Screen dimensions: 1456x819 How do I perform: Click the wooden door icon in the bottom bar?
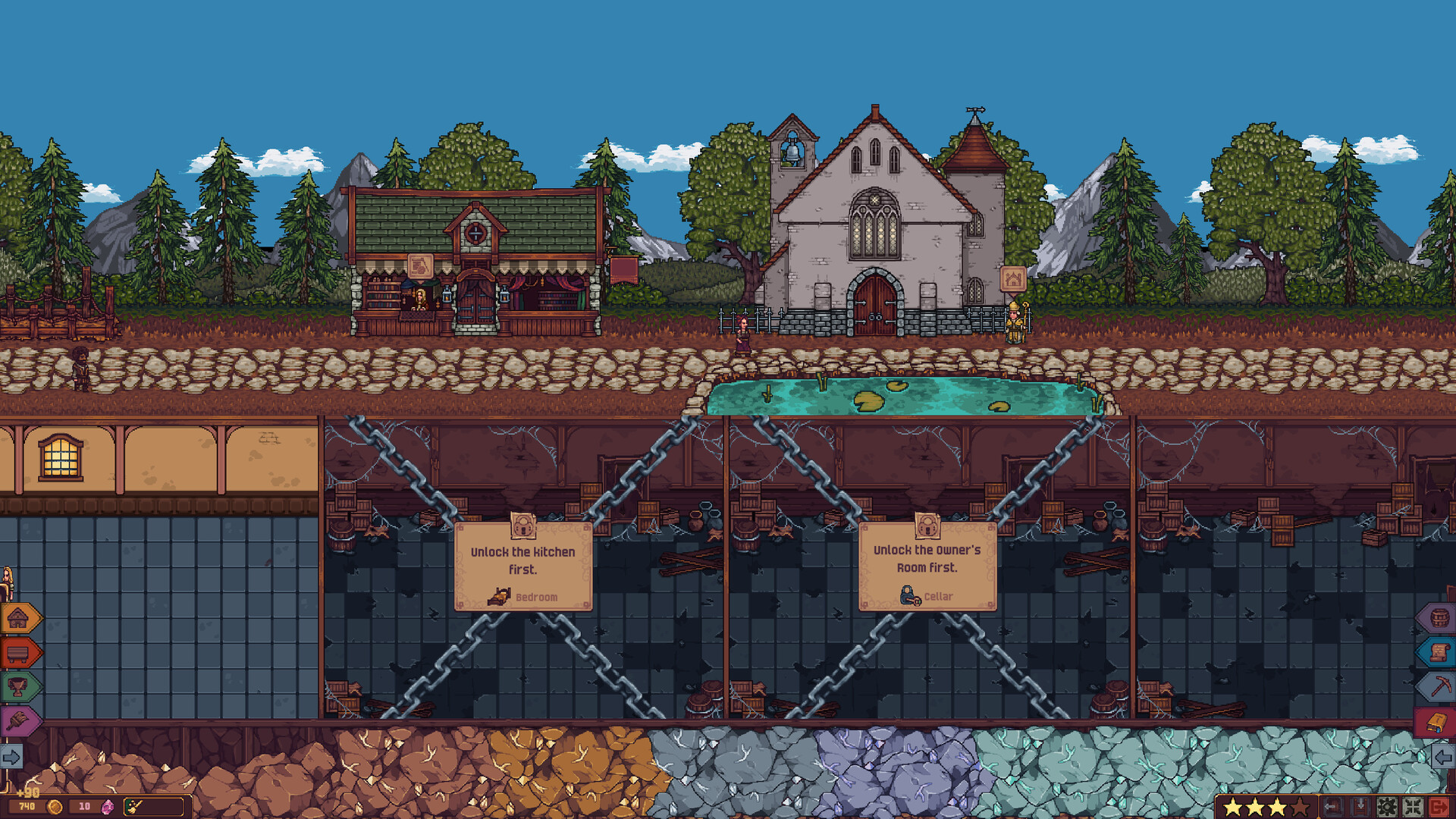[1332, 806]
